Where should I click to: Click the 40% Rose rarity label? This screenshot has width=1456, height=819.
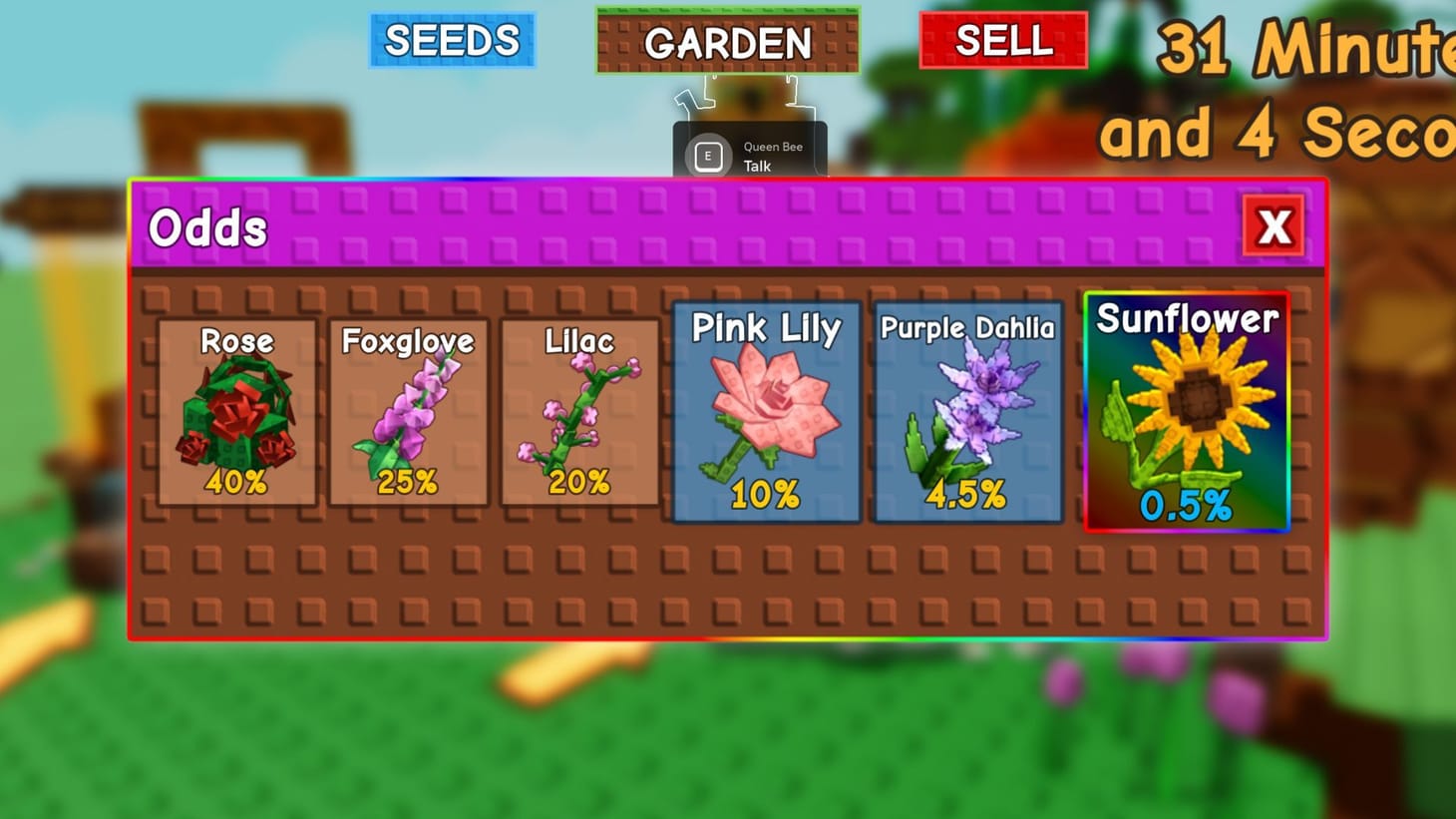tap(236, 482)
